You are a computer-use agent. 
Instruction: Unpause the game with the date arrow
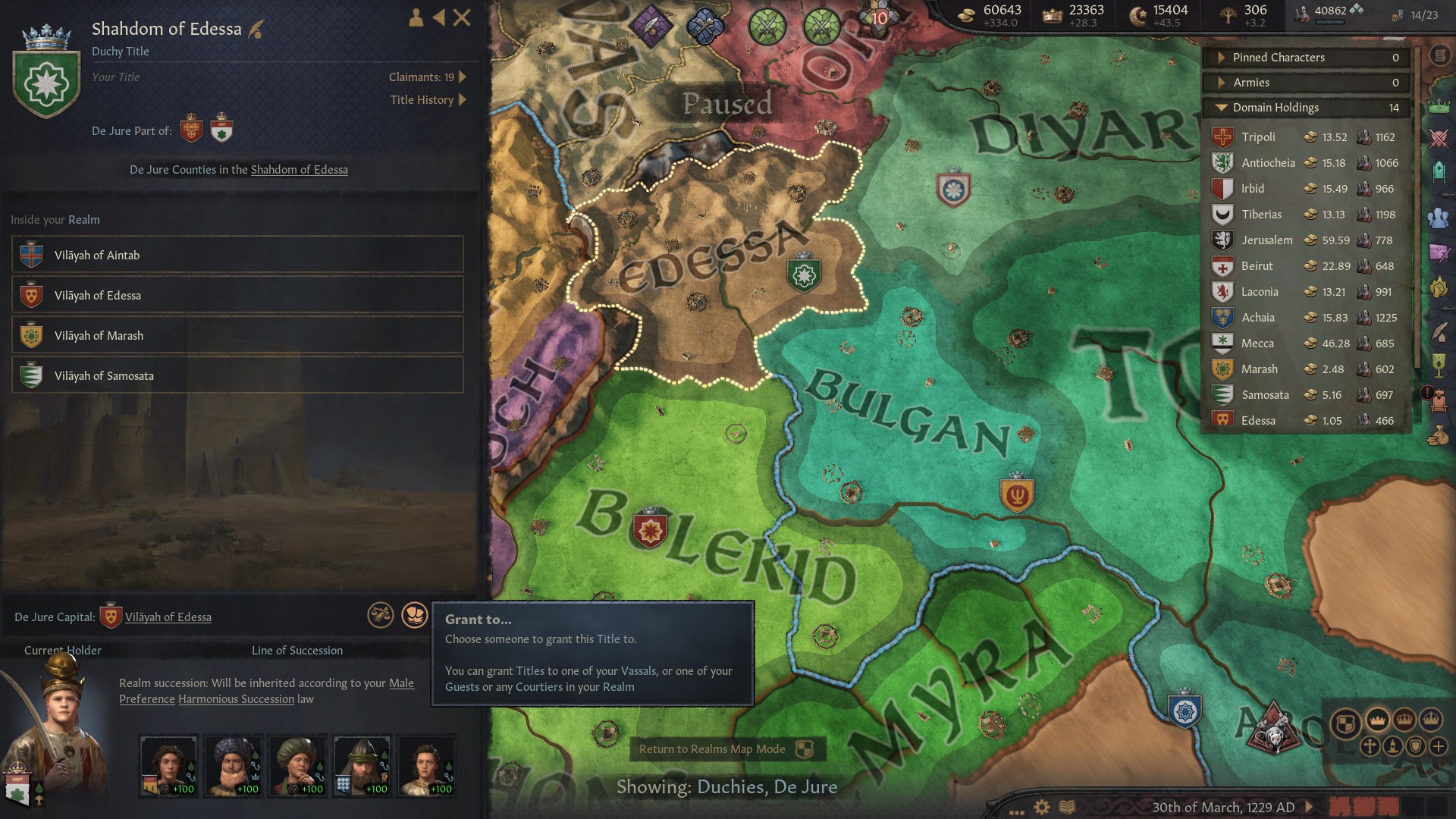pos(1308,806)
